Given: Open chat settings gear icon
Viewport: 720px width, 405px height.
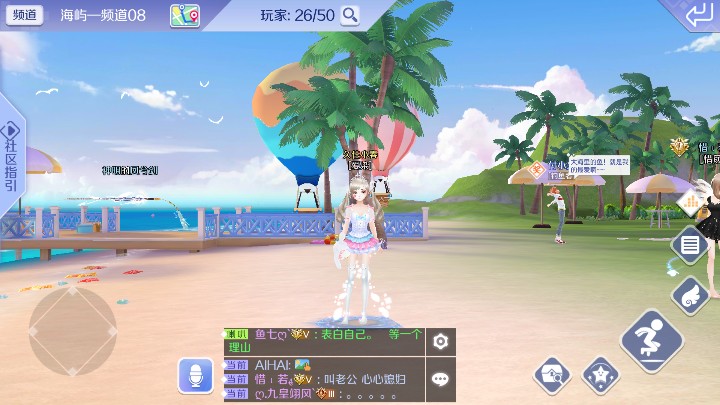Looking at the screenshot, I should (440, 341).
